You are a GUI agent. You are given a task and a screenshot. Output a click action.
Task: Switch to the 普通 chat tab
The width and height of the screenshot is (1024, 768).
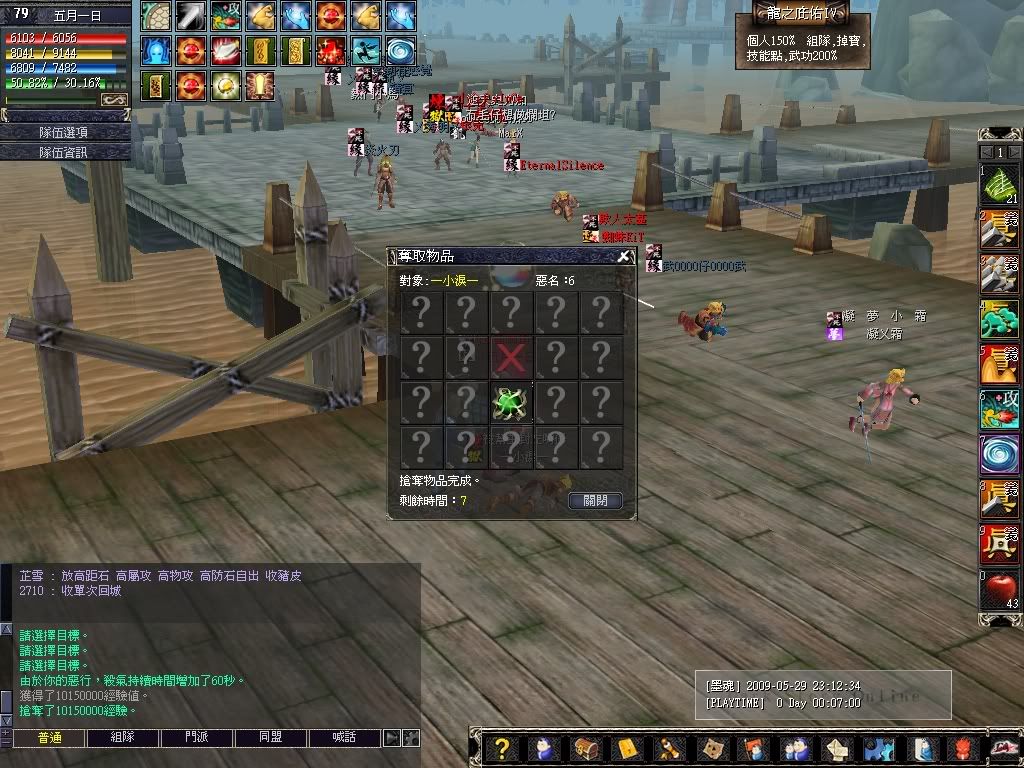tap(49, 738)
